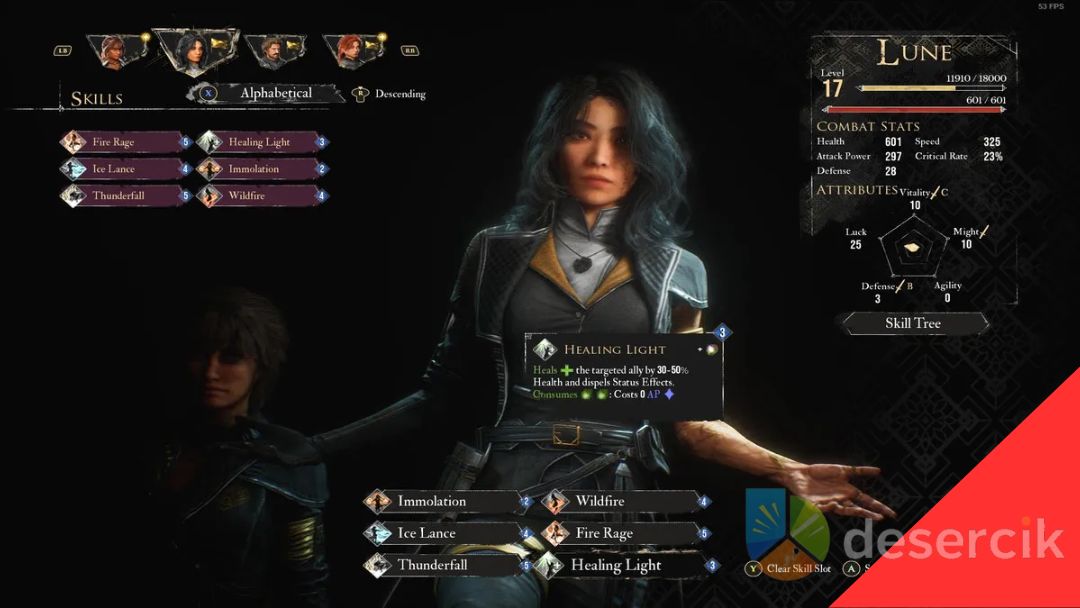1080x608 pixels.
Task: Open Lune's Skill Tree
Action: point(913,323)
